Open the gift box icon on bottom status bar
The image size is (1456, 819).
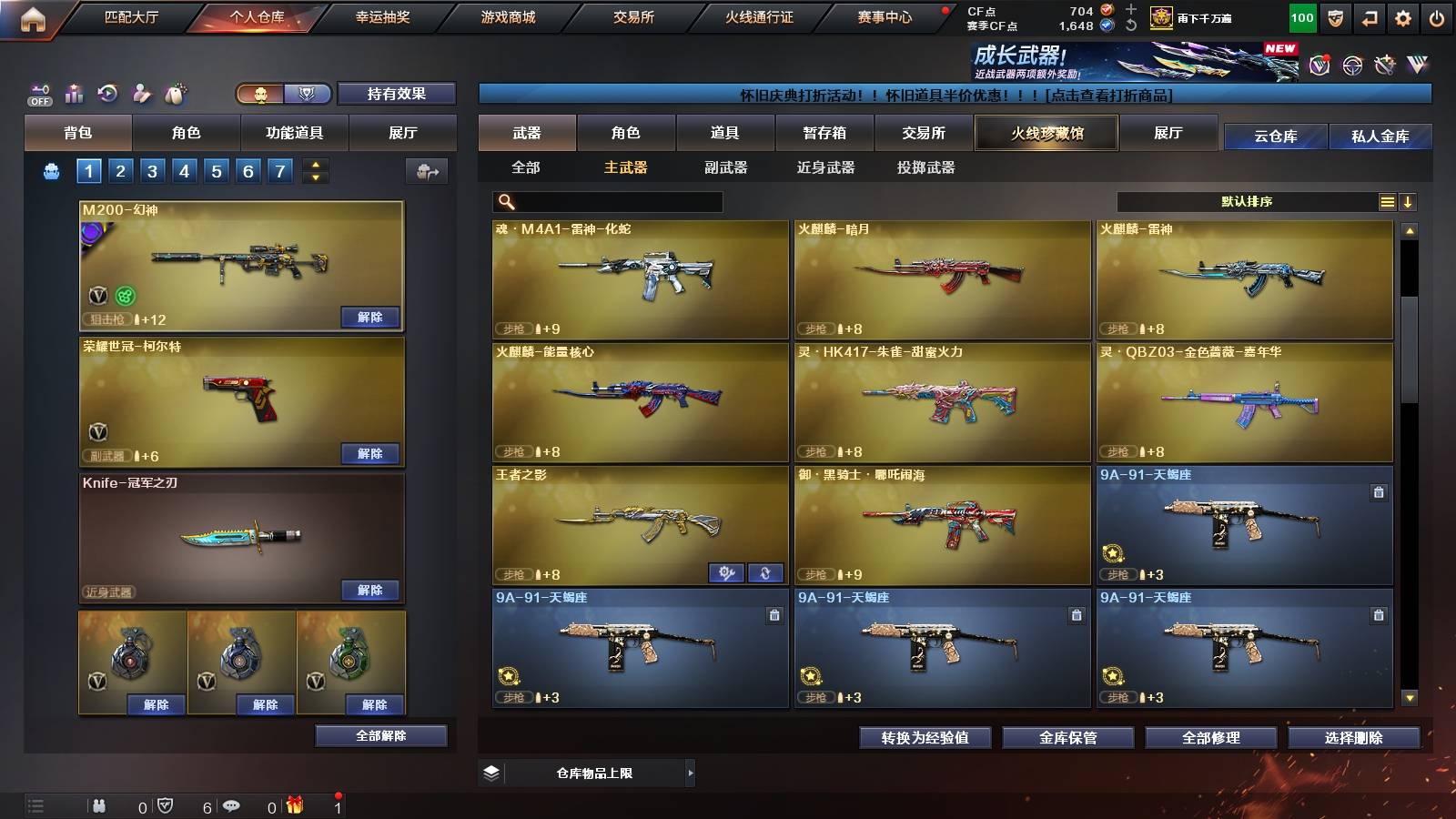pos(294,805)
